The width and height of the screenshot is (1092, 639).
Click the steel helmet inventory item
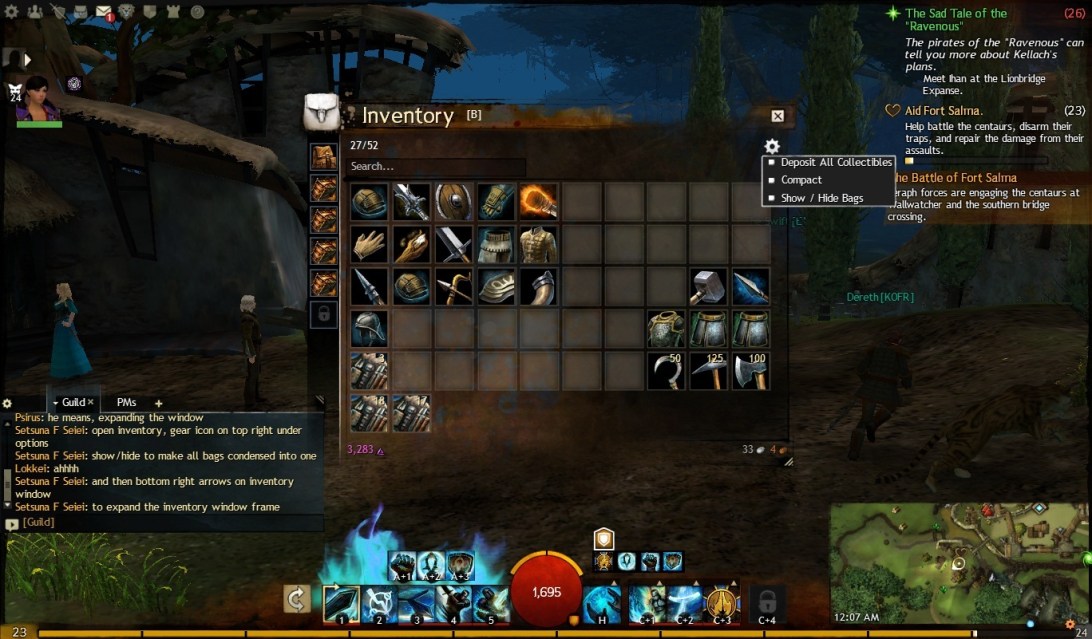[368, 328]
